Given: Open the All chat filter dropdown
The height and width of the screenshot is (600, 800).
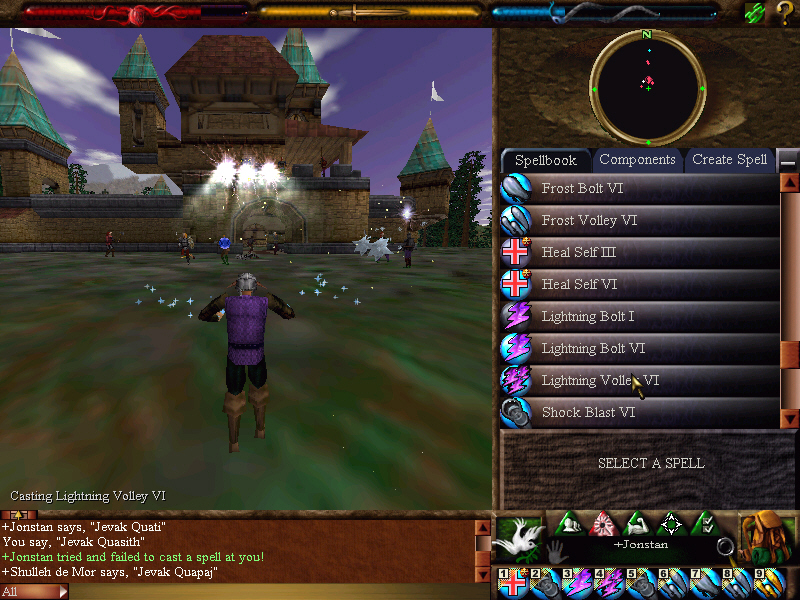Looking at the screenshot, I should tap(34, 591).
